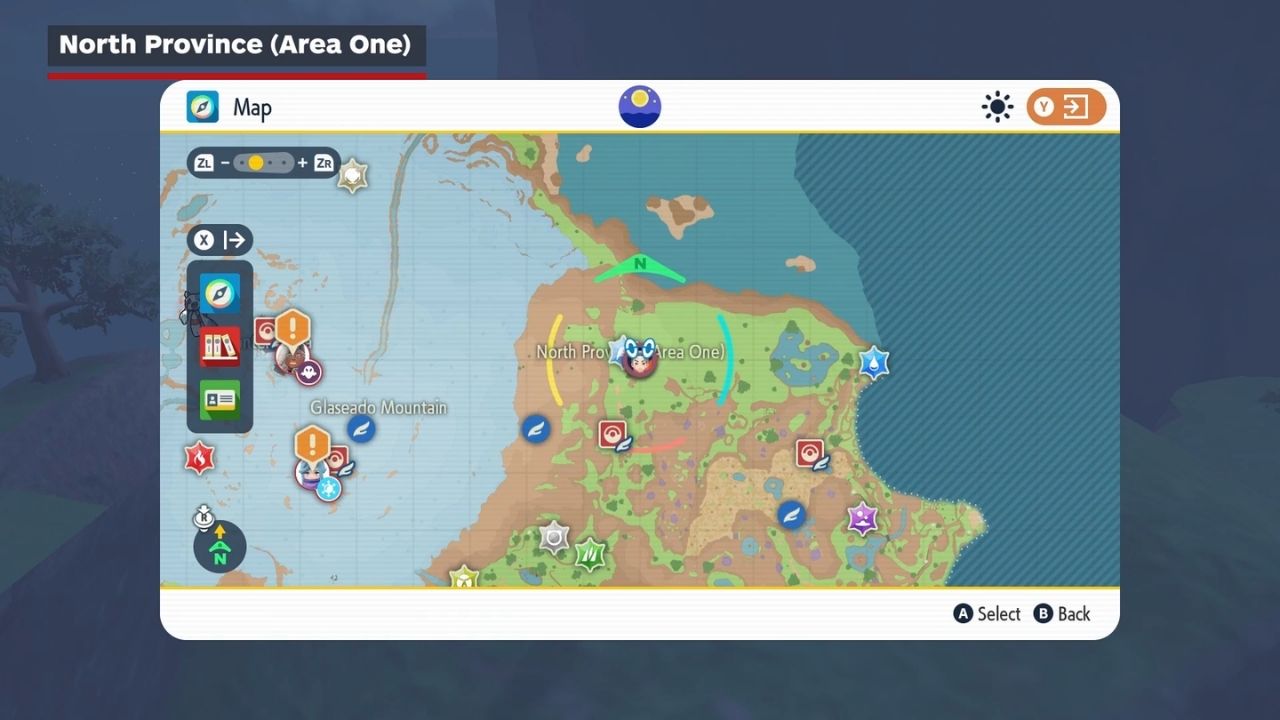Image resolution: width=1280 pixels, height=720 pixels.
Task: Click the map zoom level slider
Action: click(264, 163)
